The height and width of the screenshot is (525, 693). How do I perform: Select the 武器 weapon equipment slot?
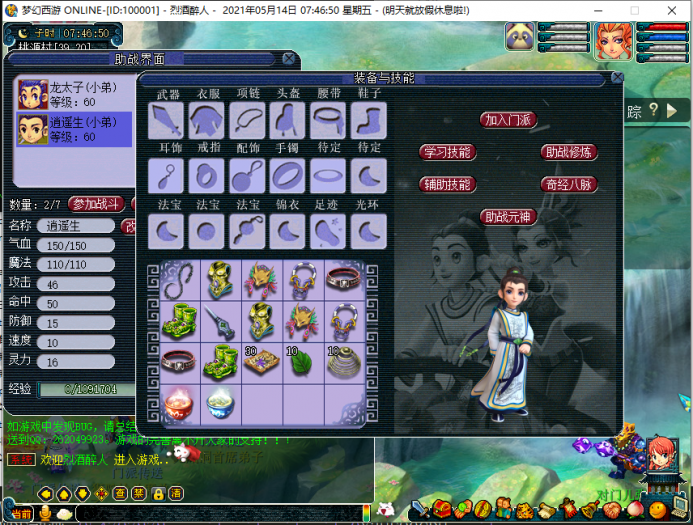[166, 120]
